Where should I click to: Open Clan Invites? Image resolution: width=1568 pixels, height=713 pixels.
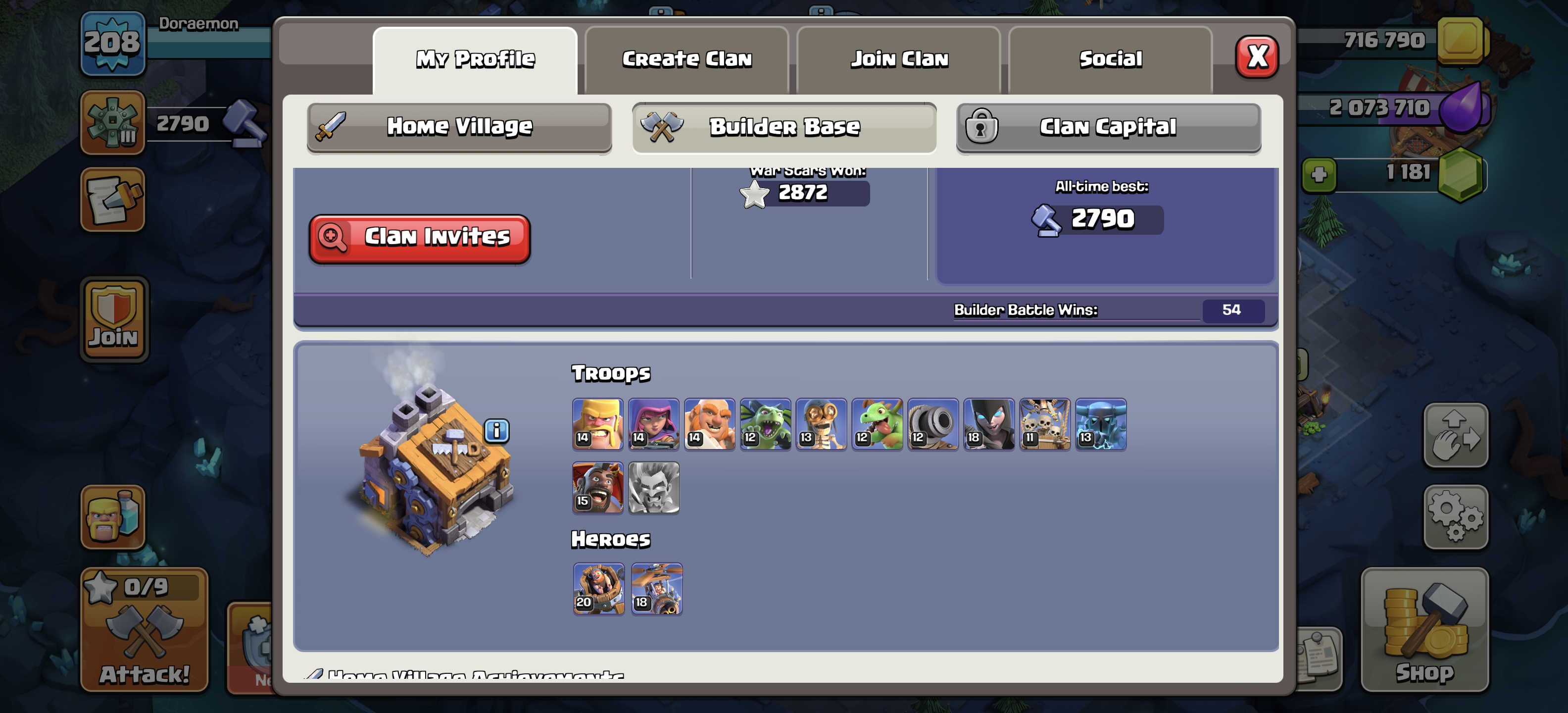pos(419,238)
